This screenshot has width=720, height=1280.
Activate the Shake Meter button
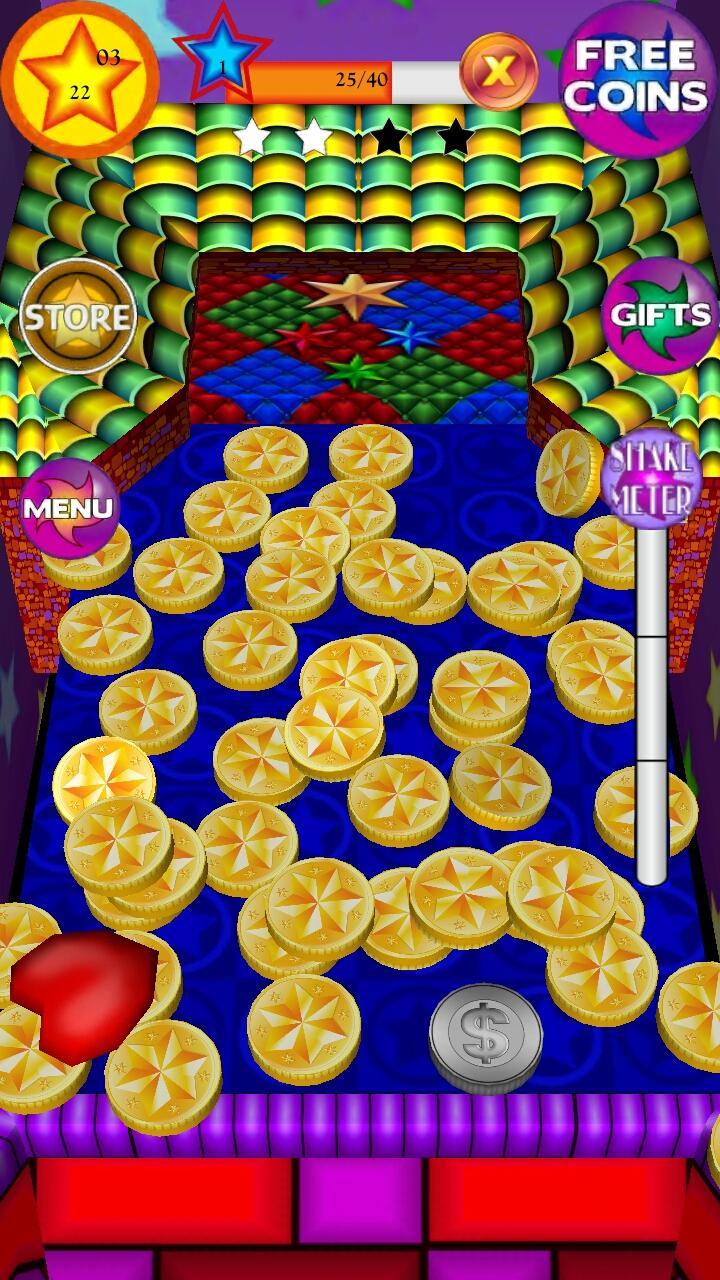click(x=652, y=479)
